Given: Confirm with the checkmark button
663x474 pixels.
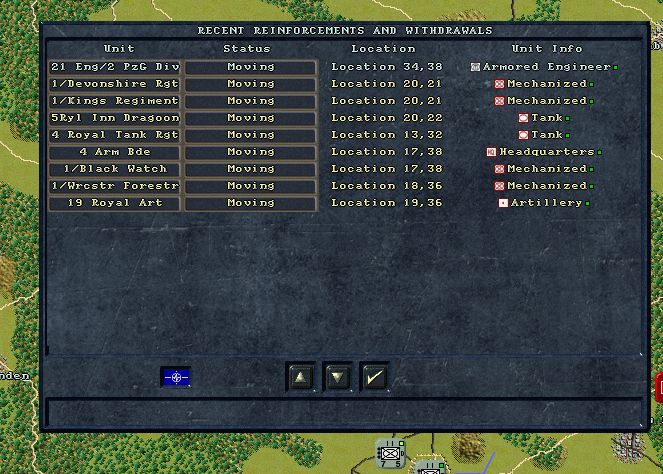Looking at the screenshot, I should tap(374, 377).
